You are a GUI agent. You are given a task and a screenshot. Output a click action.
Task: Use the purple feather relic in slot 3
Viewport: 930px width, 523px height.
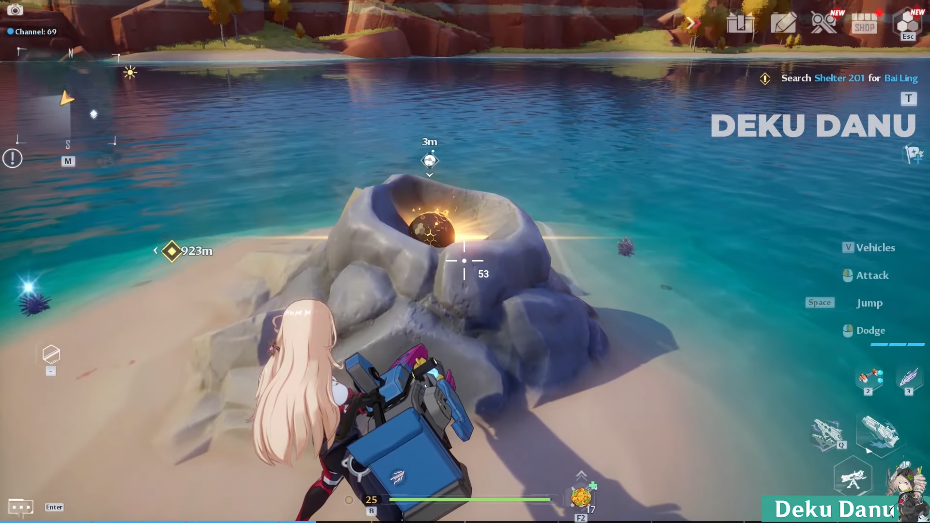coord(909,377)
